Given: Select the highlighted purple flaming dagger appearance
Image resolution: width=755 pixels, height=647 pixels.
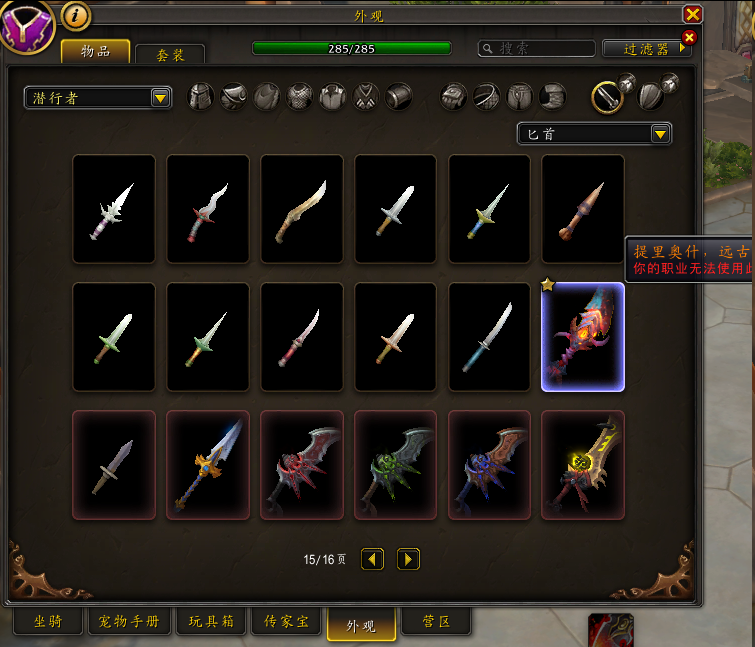Looking at the screenshot, I should click(583, 337).
